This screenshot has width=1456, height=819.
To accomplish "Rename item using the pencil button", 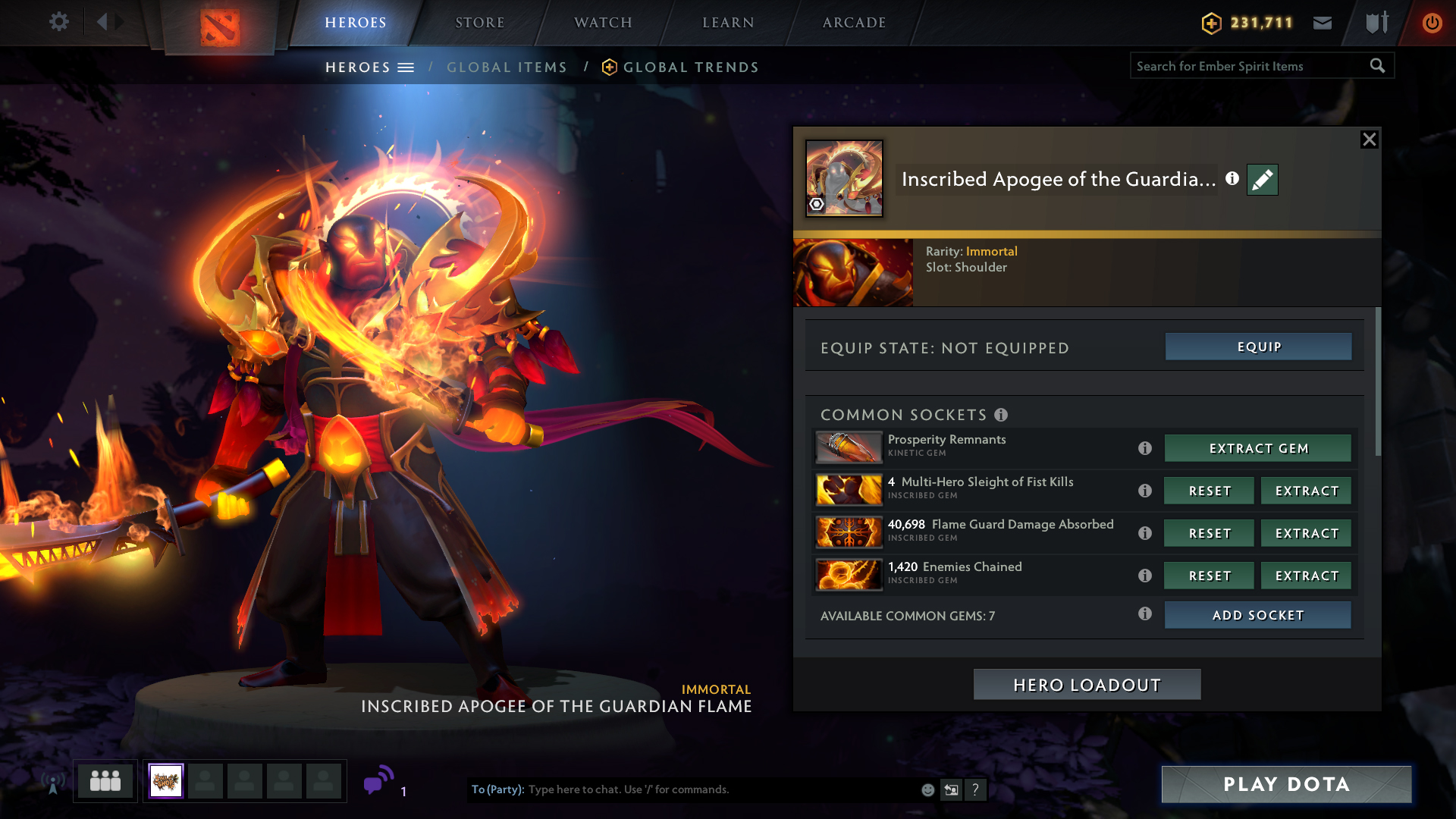I will [1263, 180].
